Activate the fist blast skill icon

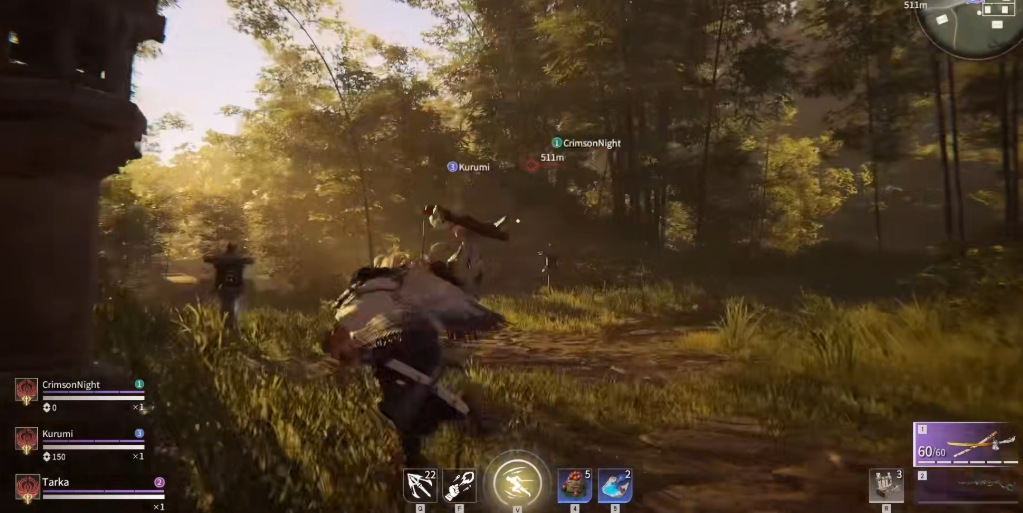coord(459,485)
